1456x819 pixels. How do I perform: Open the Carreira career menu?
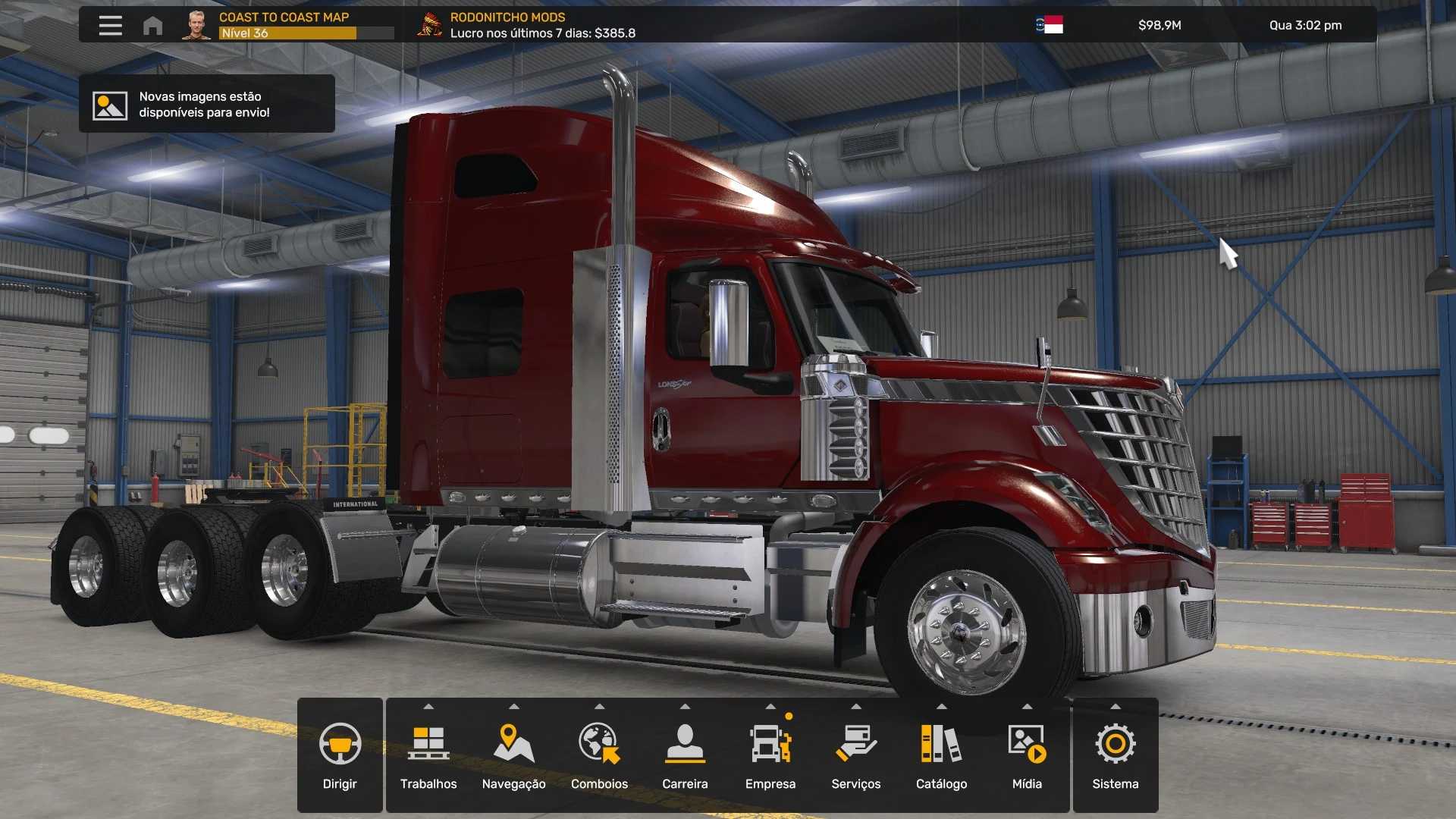[685, 755]
